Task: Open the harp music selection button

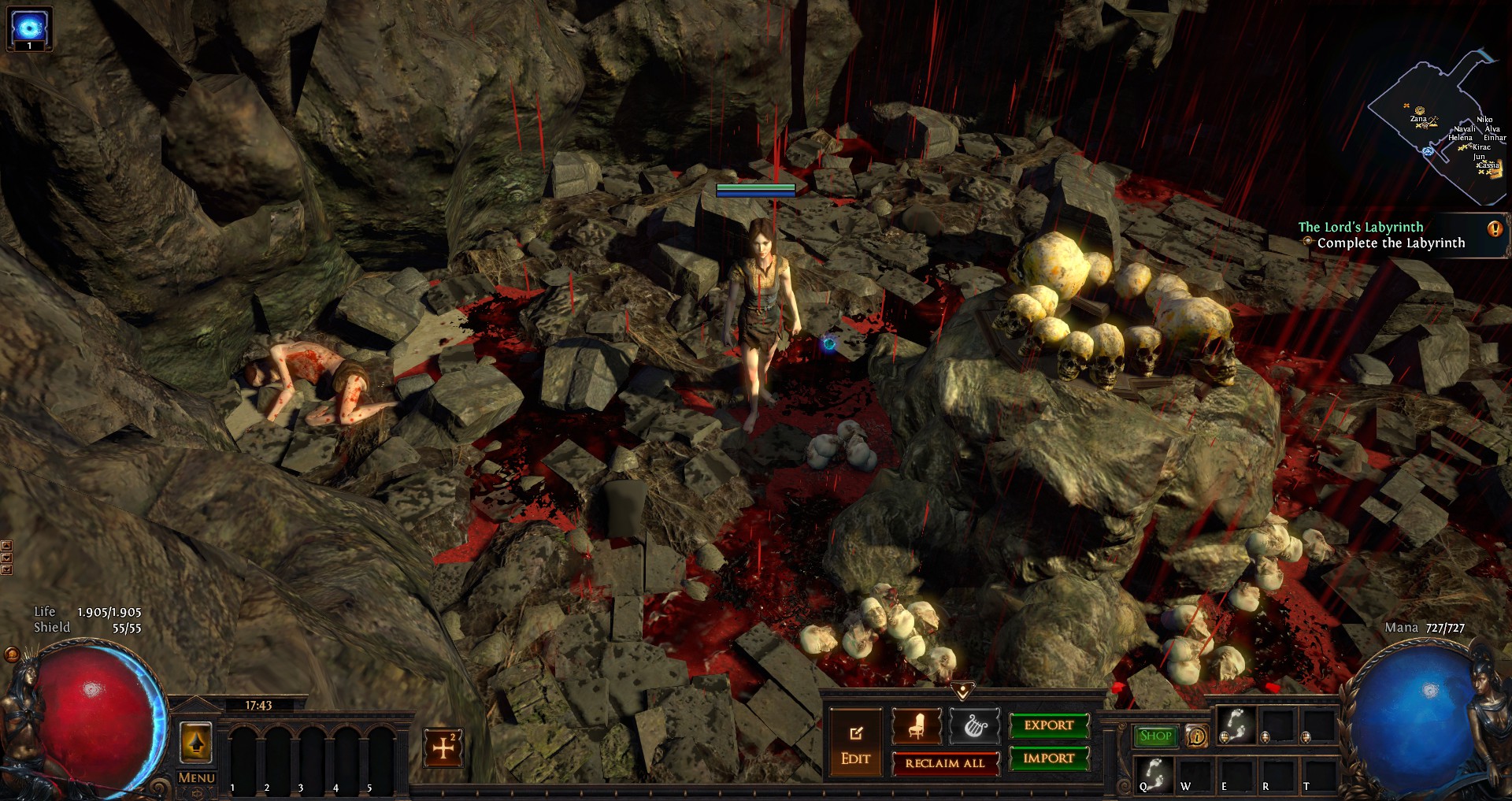Action: [974, 726]
